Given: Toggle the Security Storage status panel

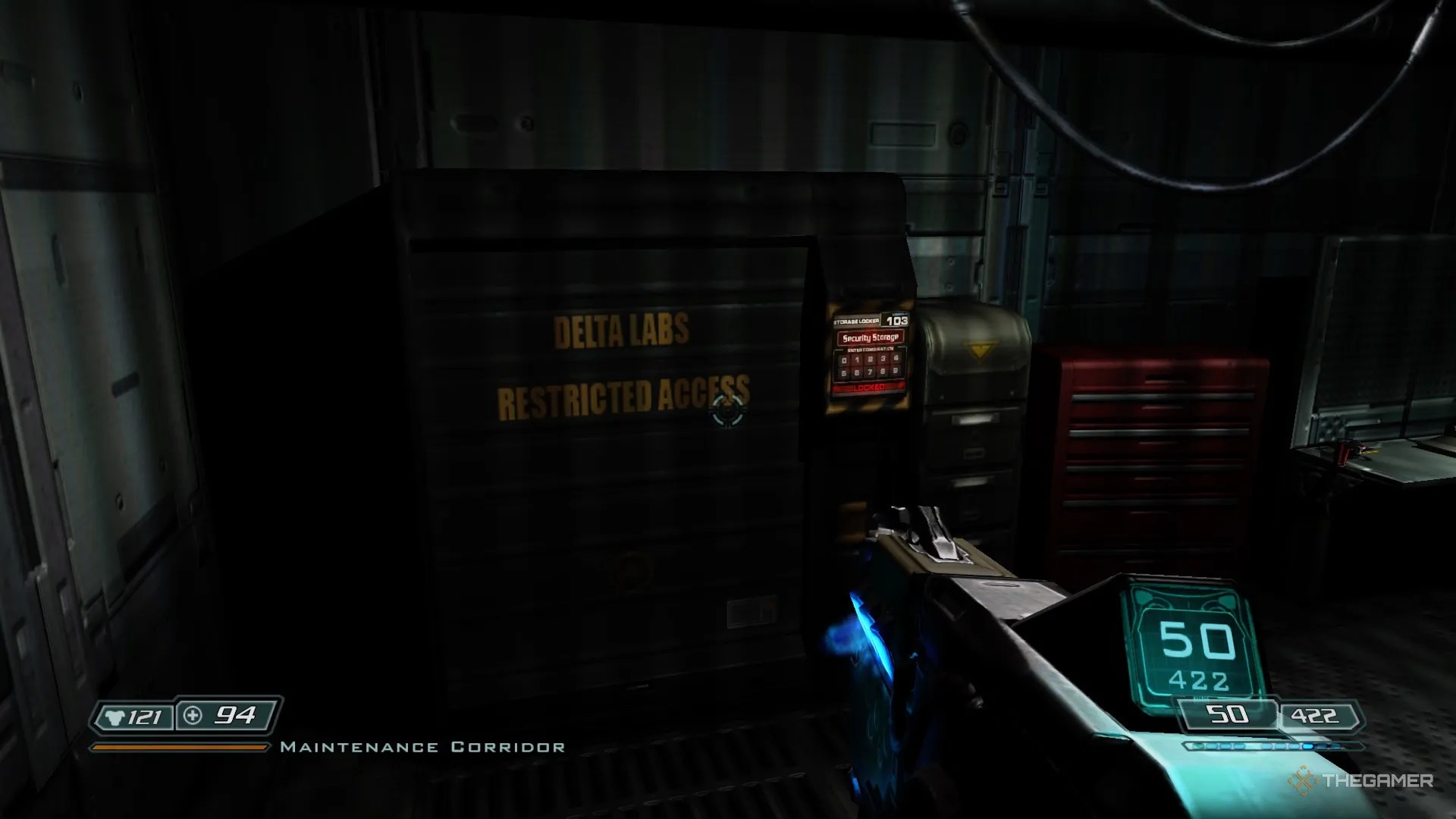Looking at the screenshot, I should pos(871,337).
